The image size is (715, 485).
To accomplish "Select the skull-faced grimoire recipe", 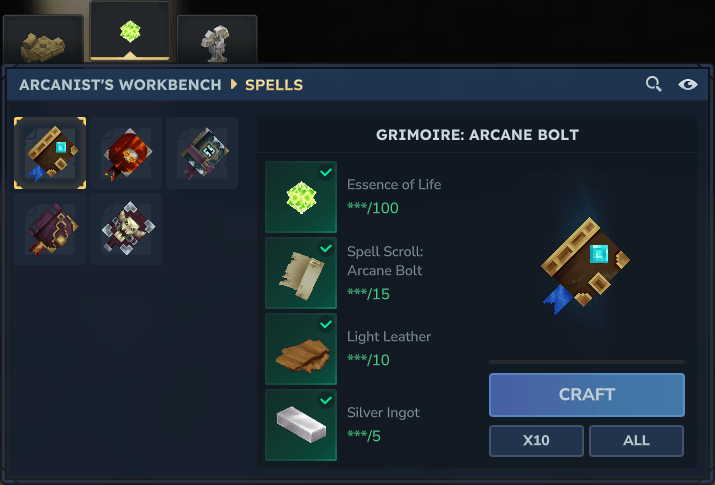I will coord(126,229).
